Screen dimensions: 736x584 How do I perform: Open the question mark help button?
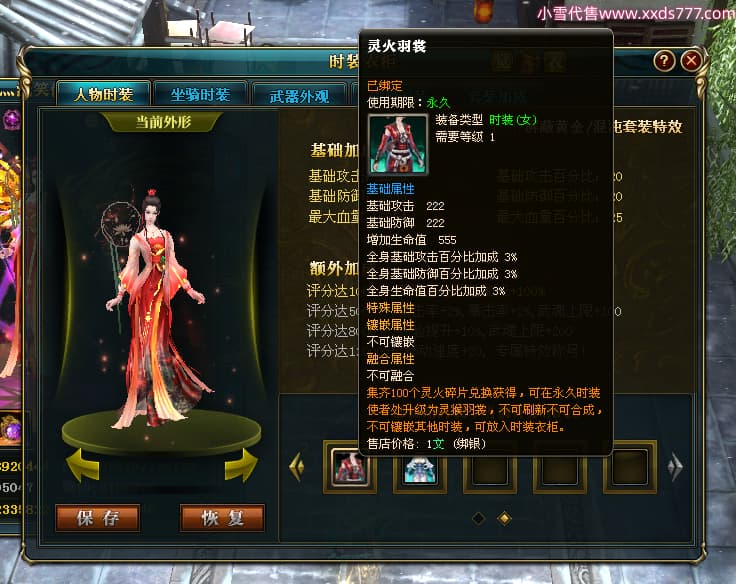click(x=663, y=61)
